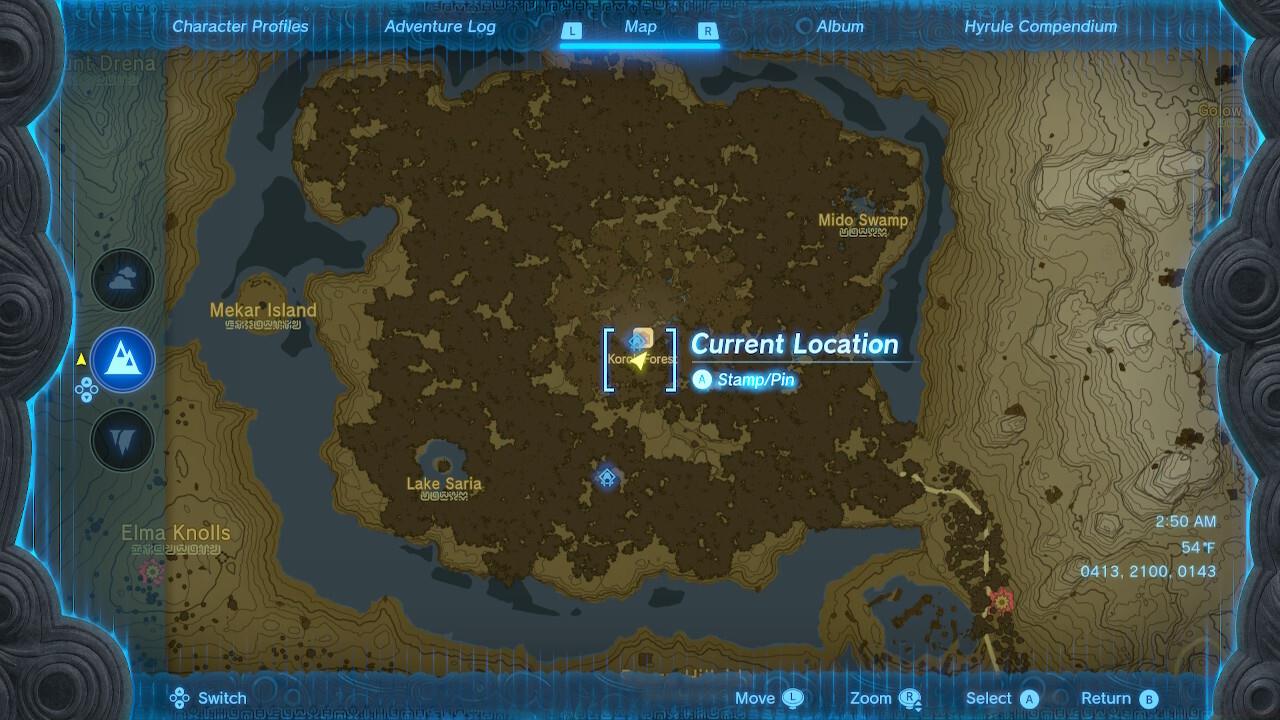Select the Korok Forest travel point icon
1280x720 pixels.
[638, 341]
